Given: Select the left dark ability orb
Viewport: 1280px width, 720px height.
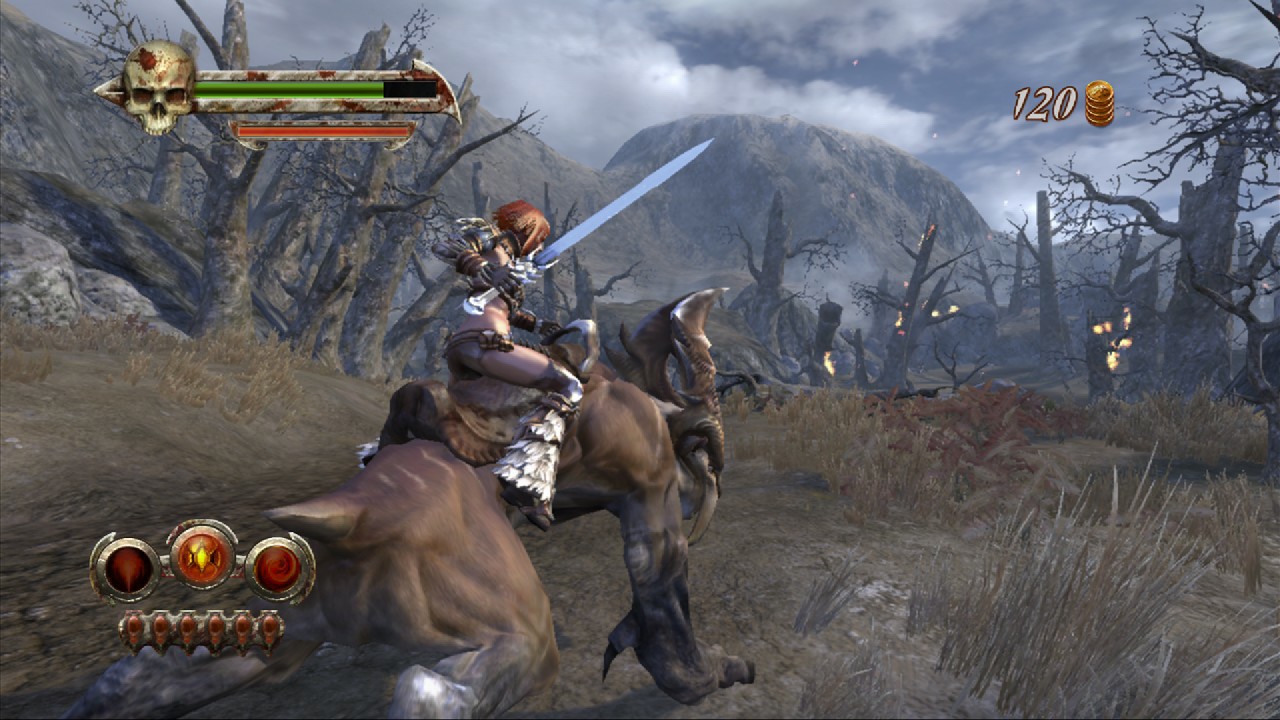Looking at the screenshot, I should tap(130, 566).
